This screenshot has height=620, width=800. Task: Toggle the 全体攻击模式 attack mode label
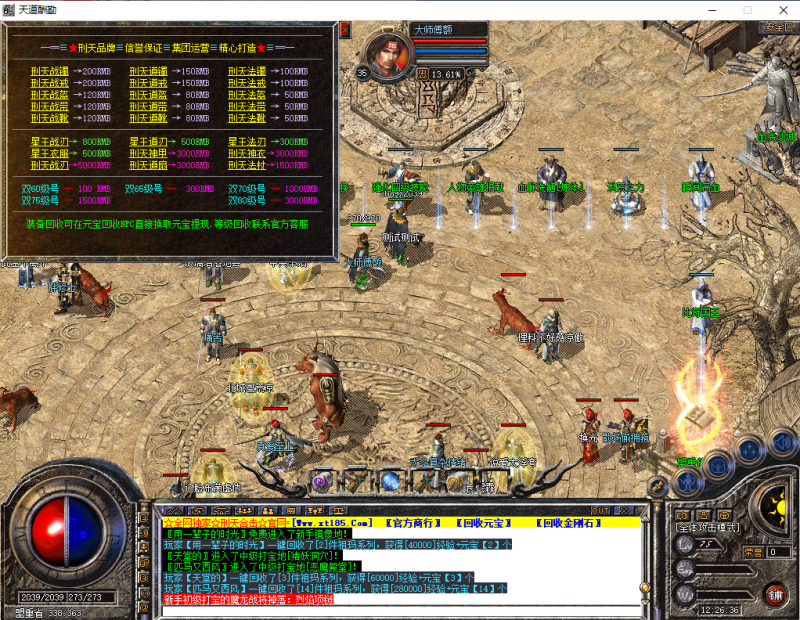point(708,527)
